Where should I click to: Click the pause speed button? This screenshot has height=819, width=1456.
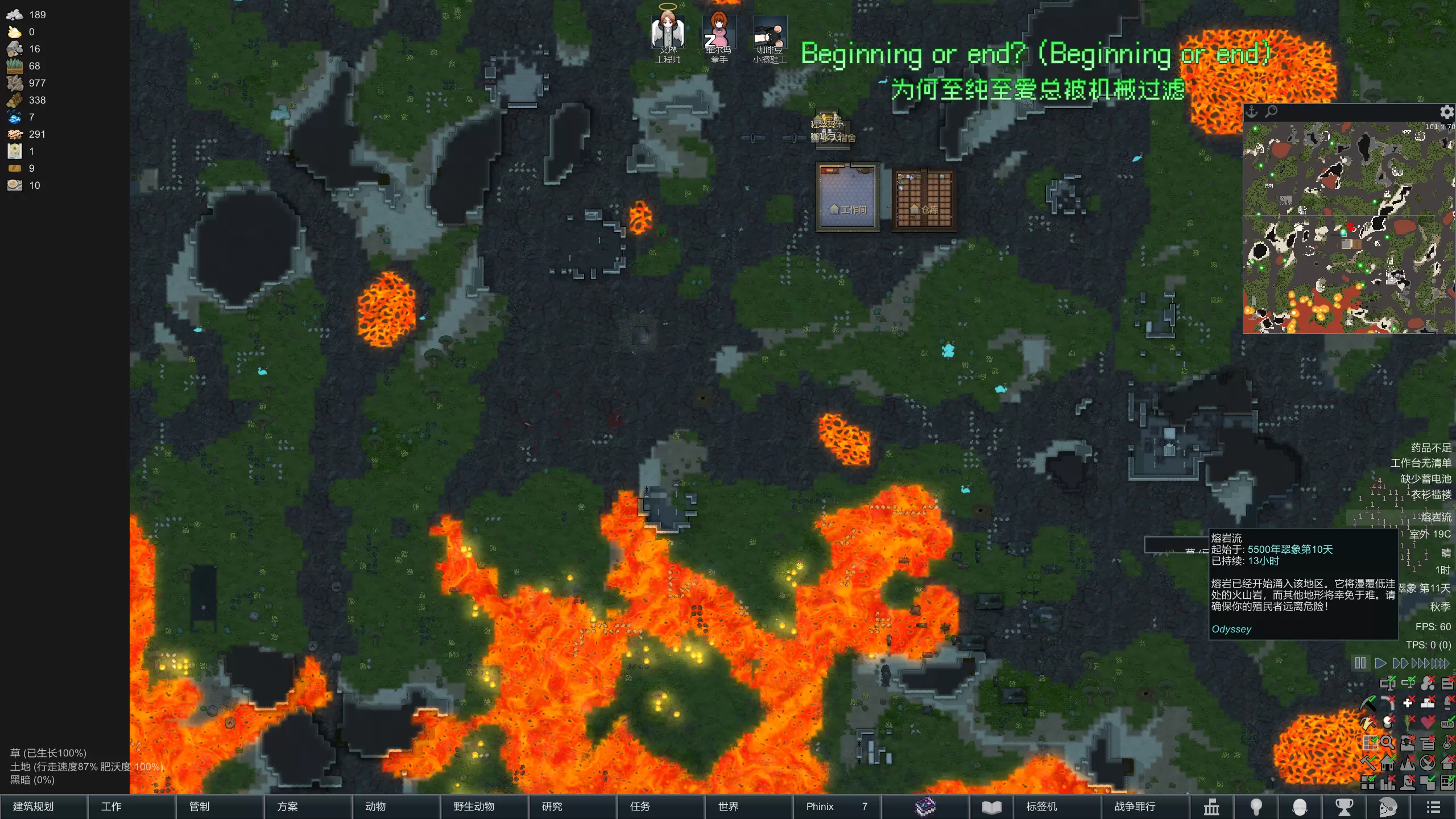(1360, 663)
